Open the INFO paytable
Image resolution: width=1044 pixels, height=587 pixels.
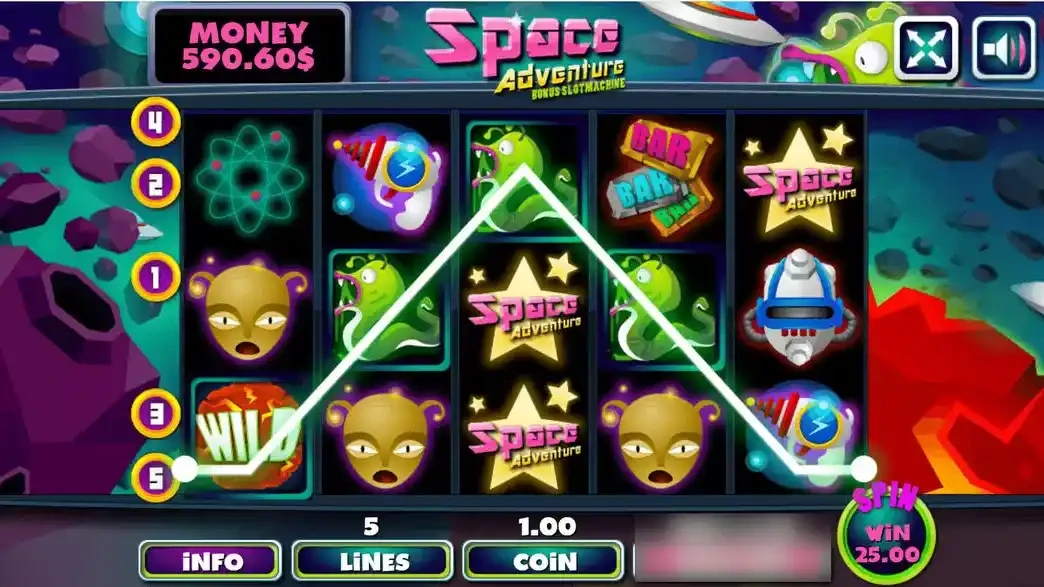(x=209, y=561)
